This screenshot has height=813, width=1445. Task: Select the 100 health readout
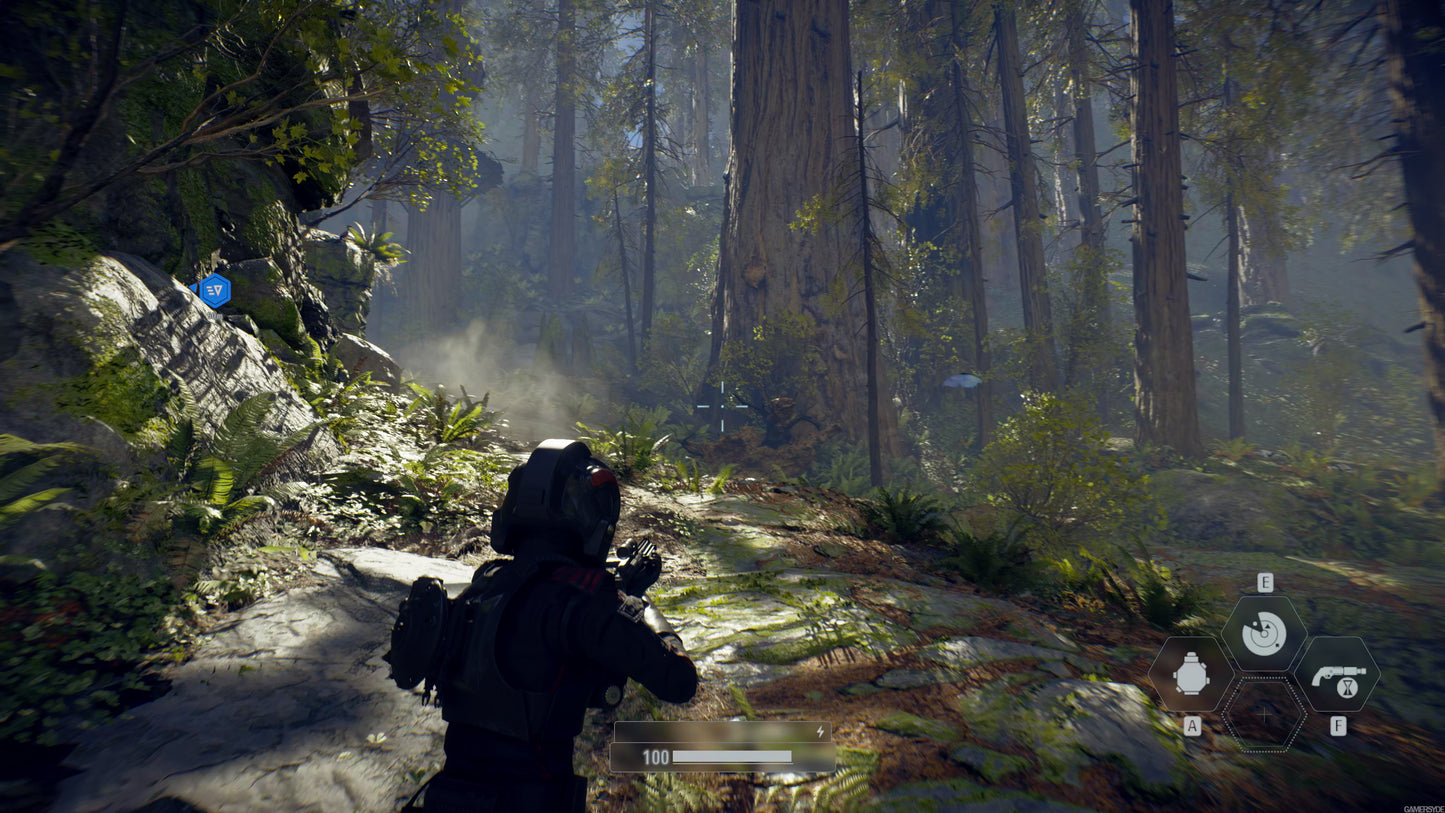(655, 757)
